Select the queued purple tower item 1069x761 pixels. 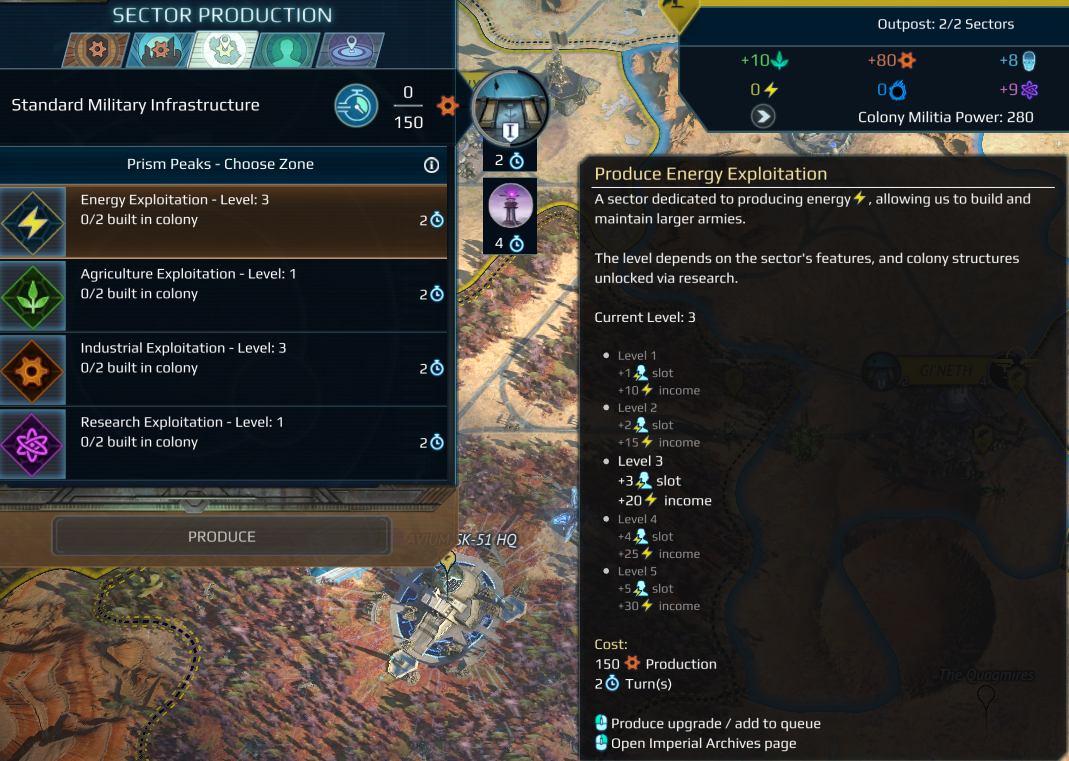pos(510,205)
